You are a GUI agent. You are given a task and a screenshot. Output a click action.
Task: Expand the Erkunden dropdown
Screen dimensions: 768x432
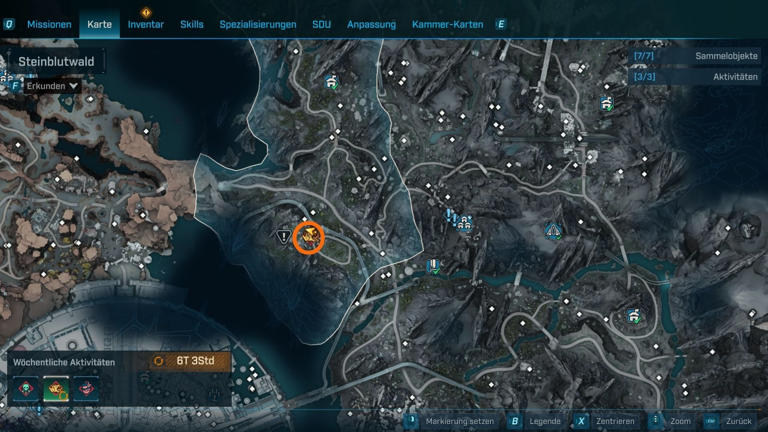(52, 87)
